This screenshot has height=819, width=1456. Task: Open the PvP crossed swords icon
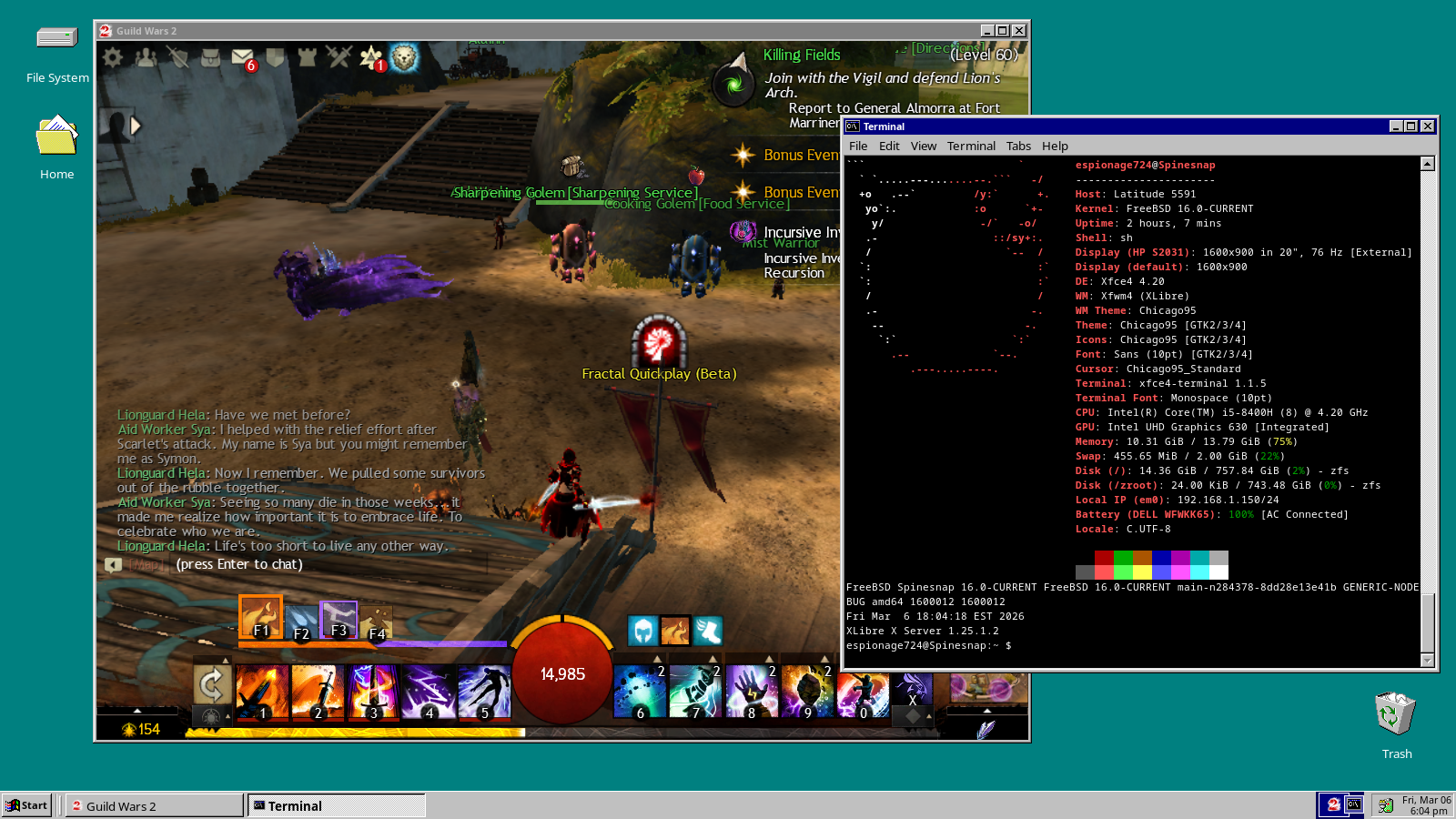point(338,57)
